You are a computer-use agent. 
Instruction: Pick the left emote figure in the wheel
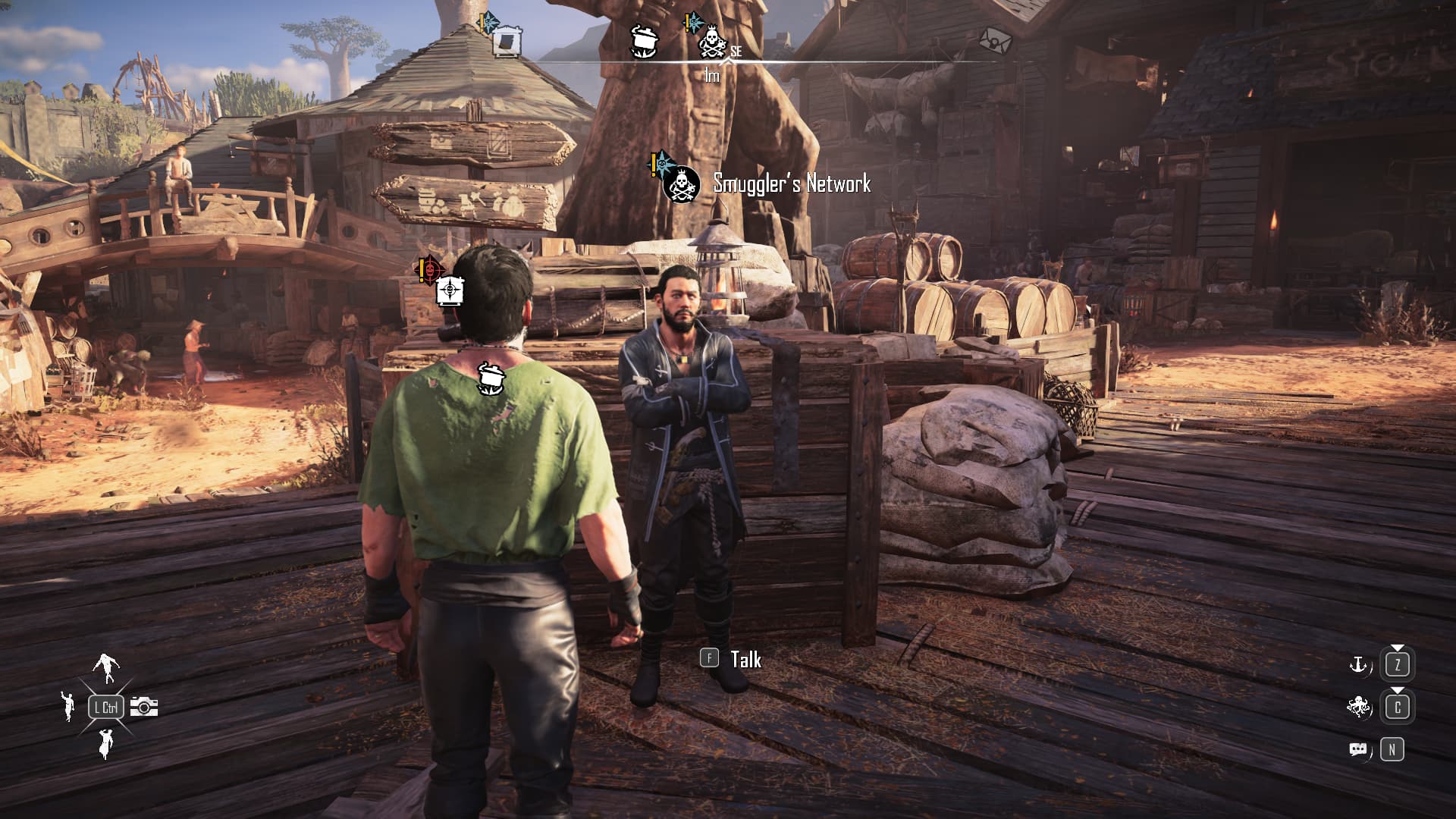tap(68, 705)
